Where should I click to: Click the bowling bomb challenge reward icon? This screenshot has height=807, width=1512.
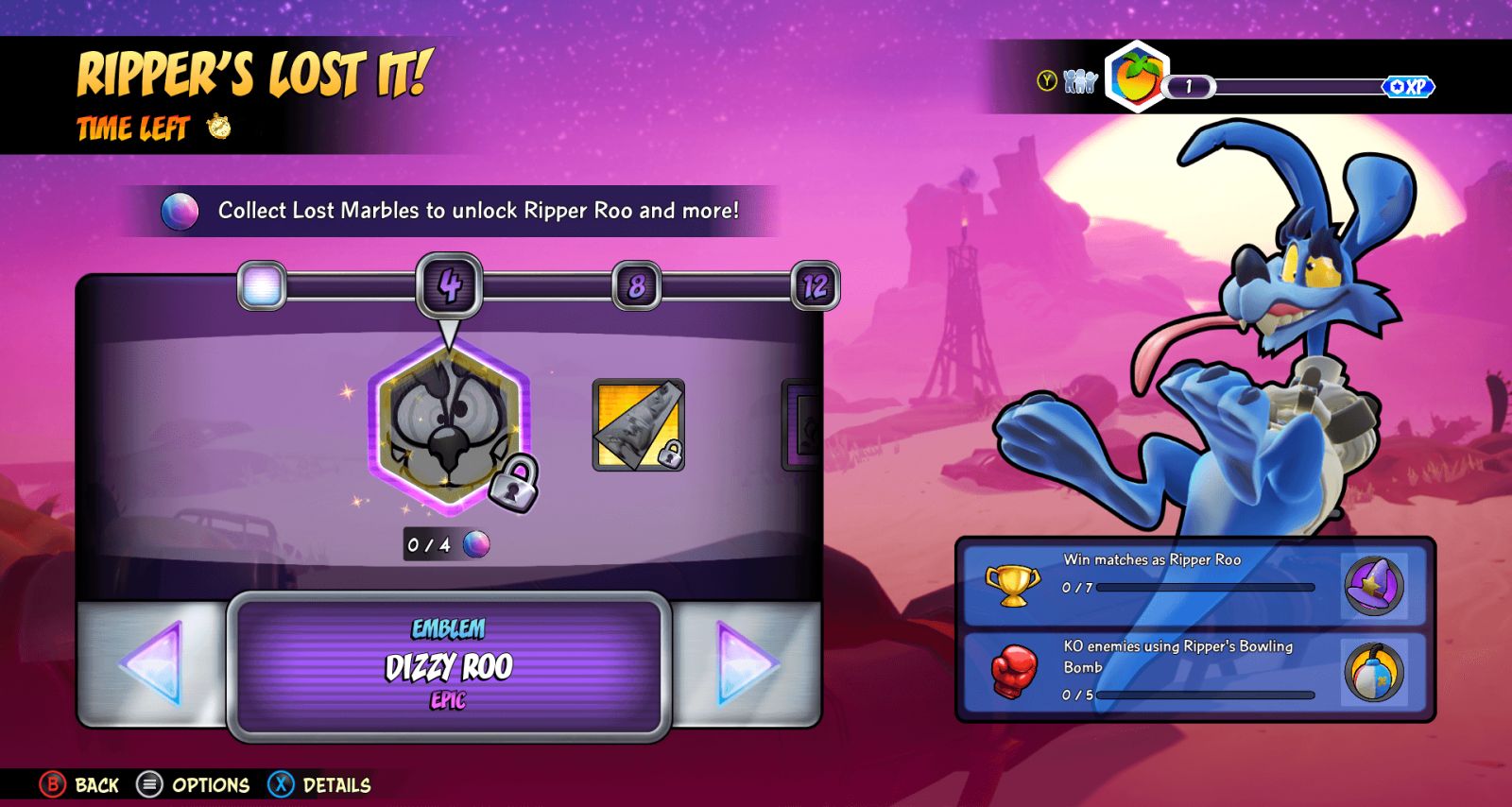coord(1374,673)
